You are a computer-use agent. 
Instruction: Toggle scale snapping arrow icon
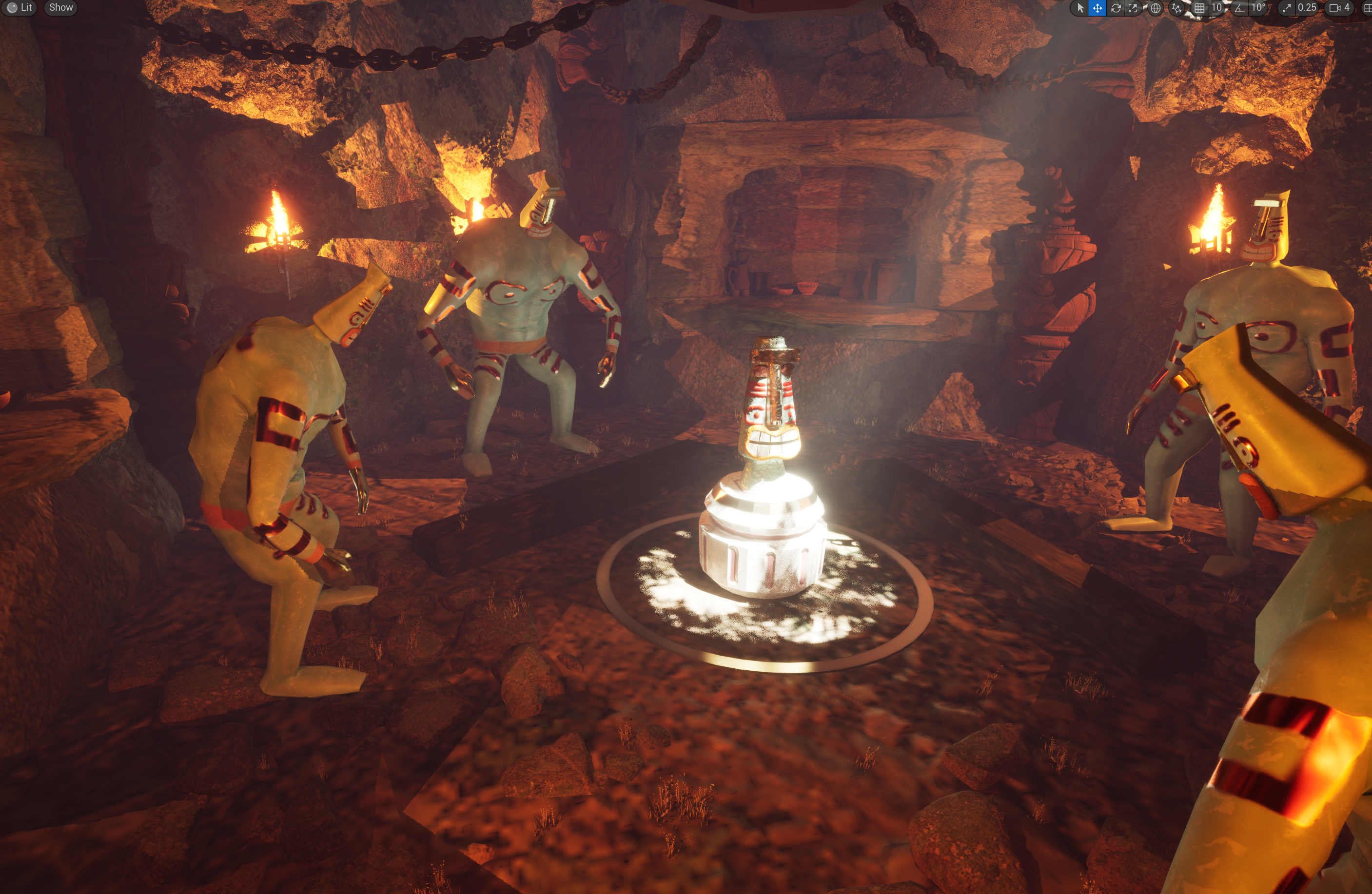1286,8
